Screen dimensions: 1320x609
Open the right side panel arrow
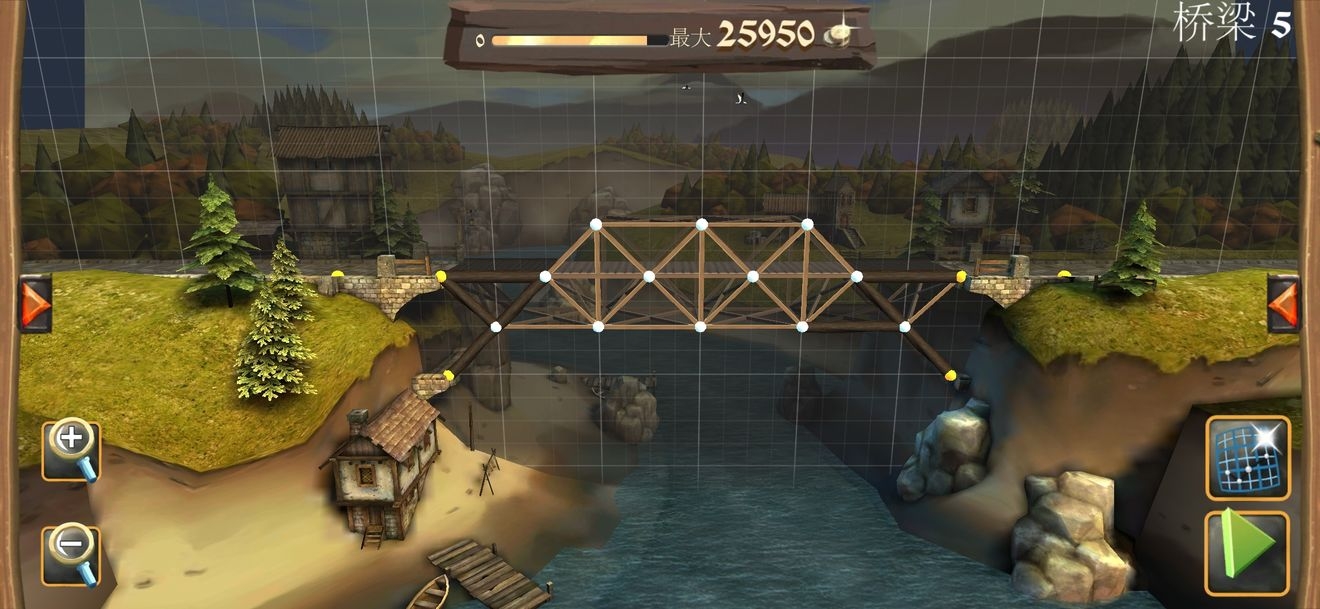coord(1283,303)
